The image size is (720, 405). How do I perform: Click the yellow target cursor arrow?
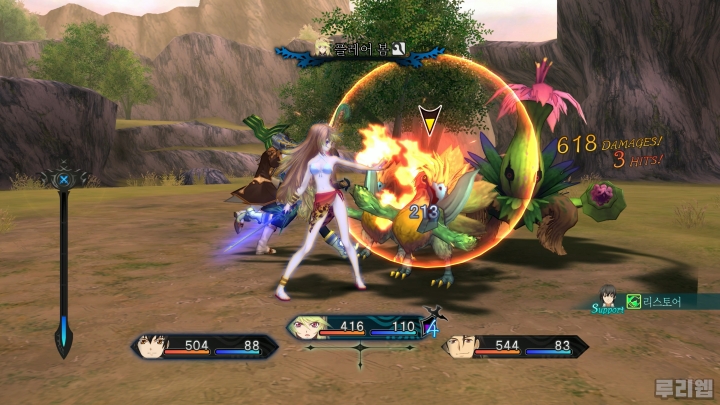click(428, 120)
